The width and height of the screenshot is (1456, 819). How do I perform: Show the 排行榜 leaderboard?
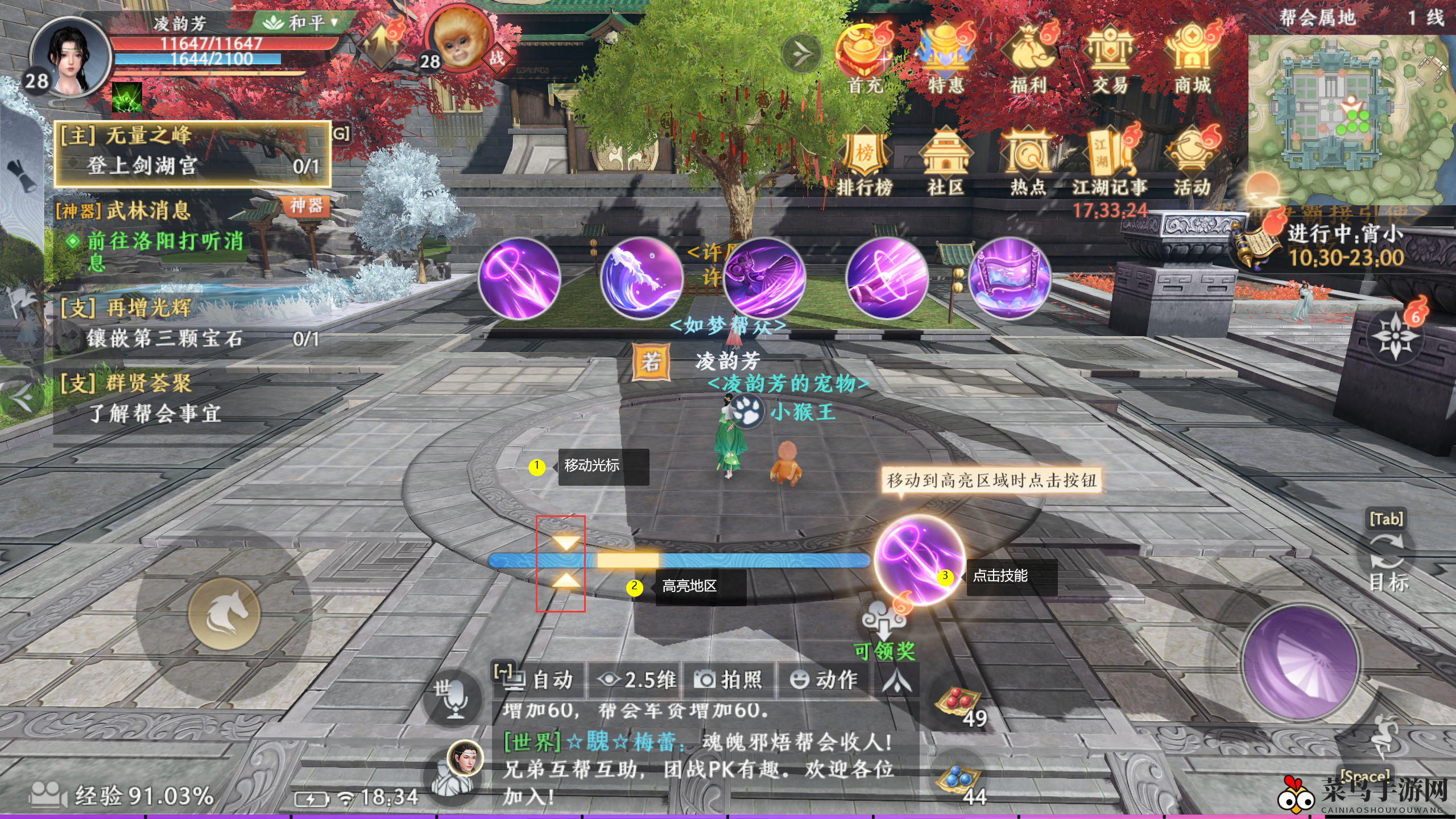(864, 159)
